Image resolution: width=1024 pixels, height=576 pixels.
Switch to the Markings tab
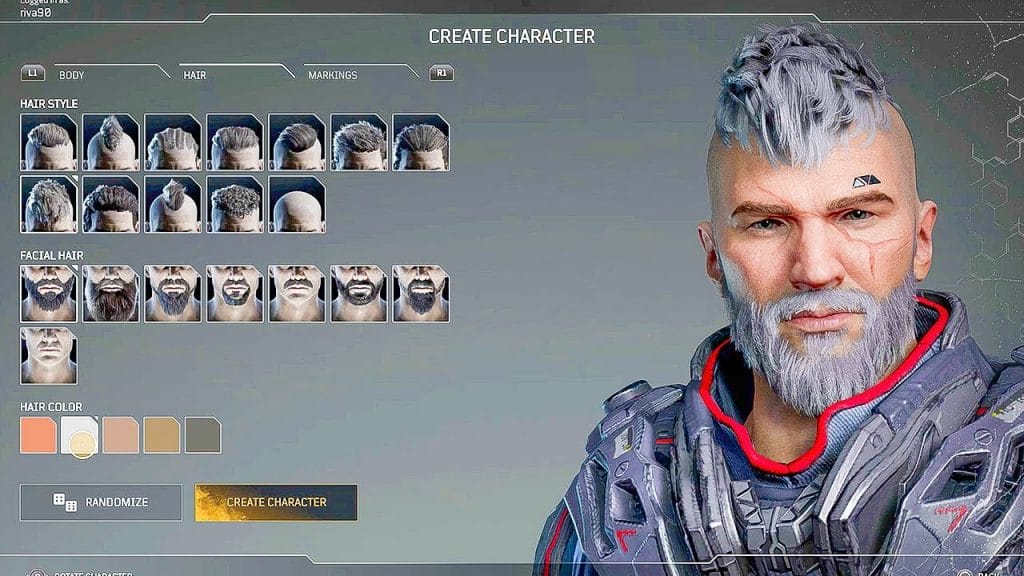tap(332, 75)
